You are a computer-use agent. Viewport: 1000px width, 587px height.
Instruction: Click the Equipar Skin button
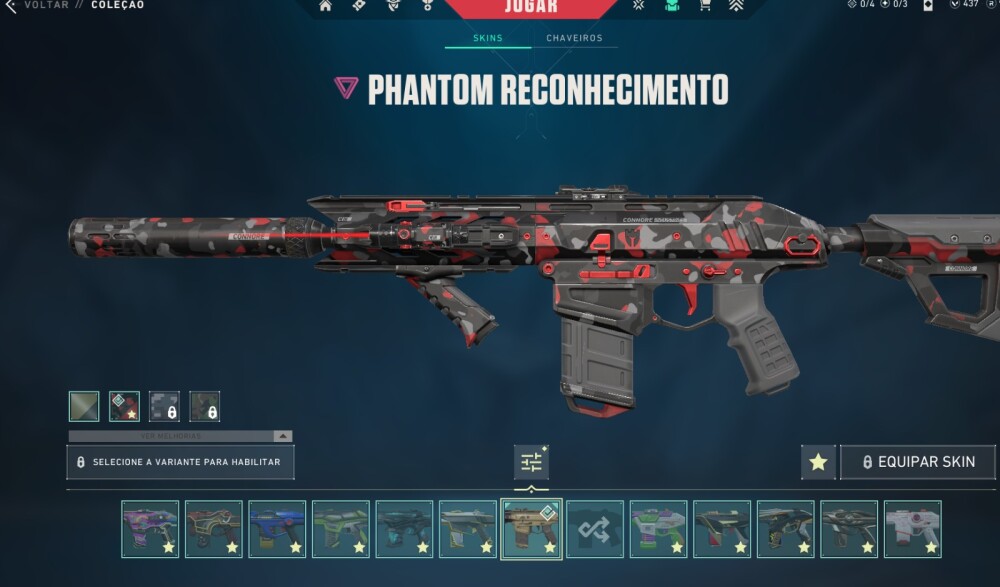pos(917,462)
